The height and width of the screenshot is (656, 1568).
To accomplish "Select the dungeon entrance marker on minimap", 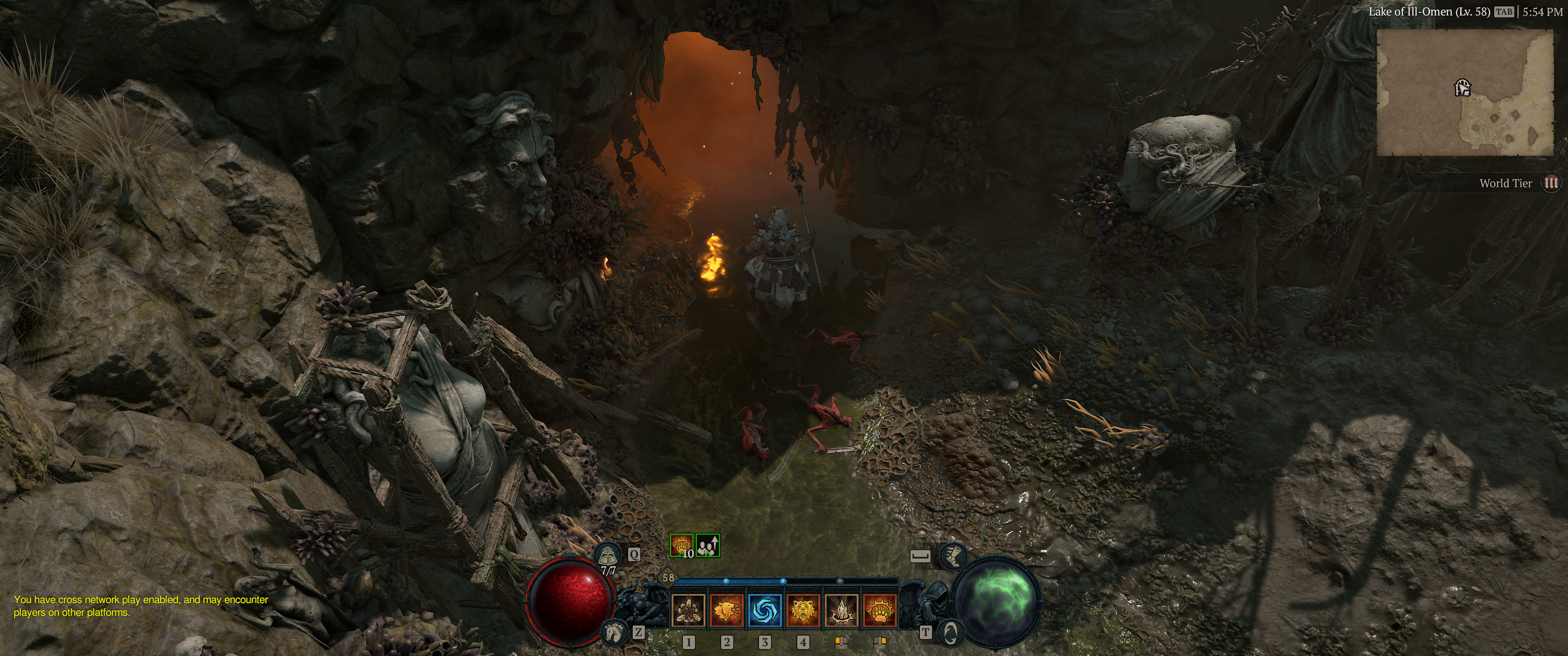I will [1463, 88].
